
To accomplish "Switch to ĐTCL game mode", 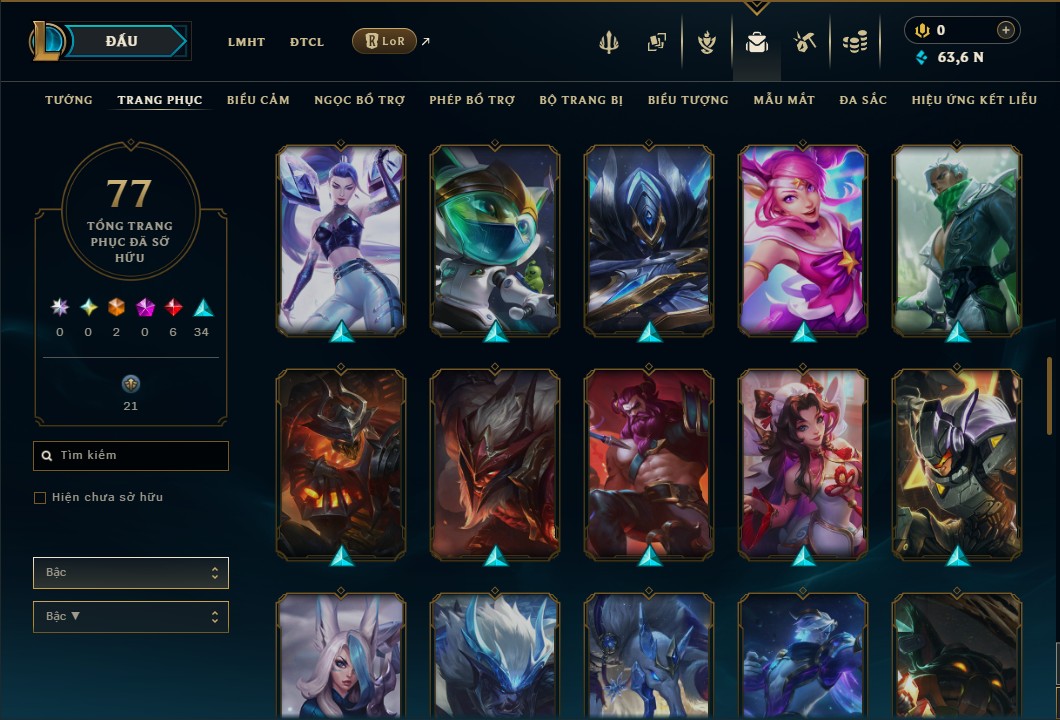I will click(x=307, y=42).
